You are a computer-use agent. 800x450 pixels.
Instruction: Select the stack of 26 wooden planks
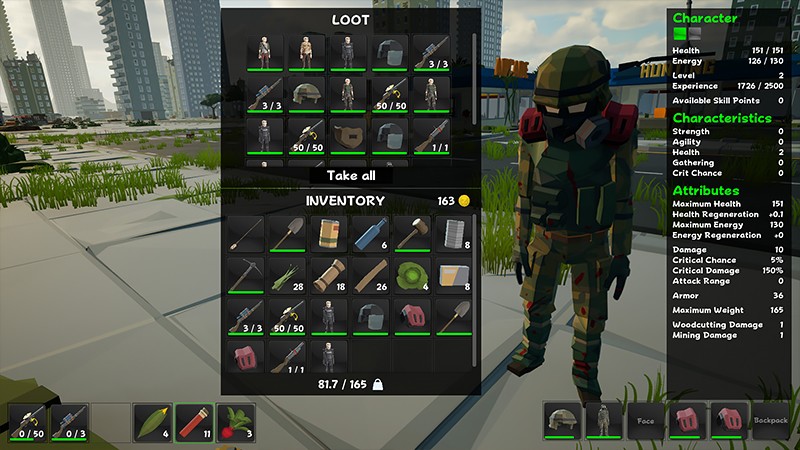click(x=371, y=275)
